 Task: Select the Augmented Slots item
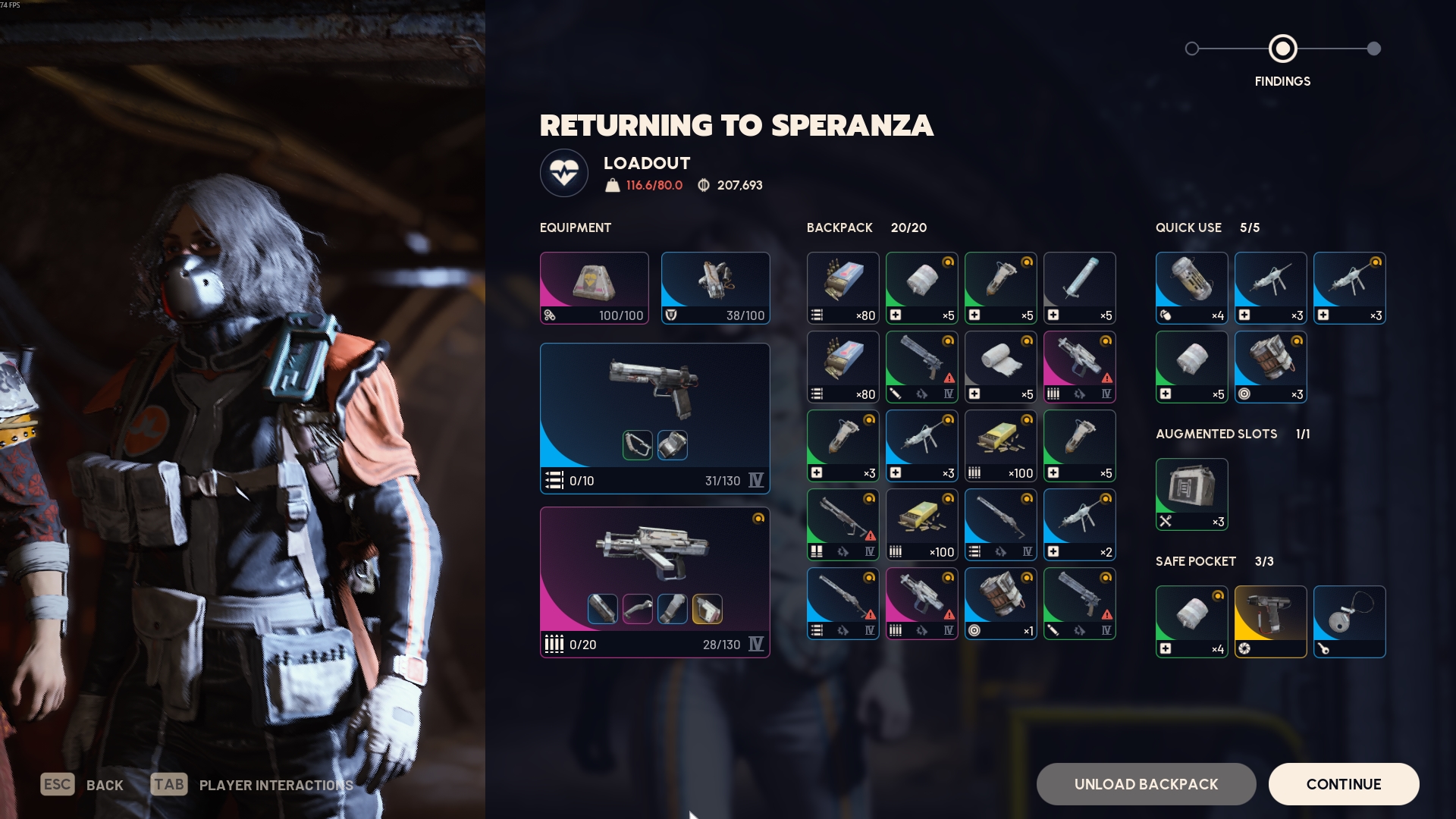pyautogui.click(x=1191, y=494)
